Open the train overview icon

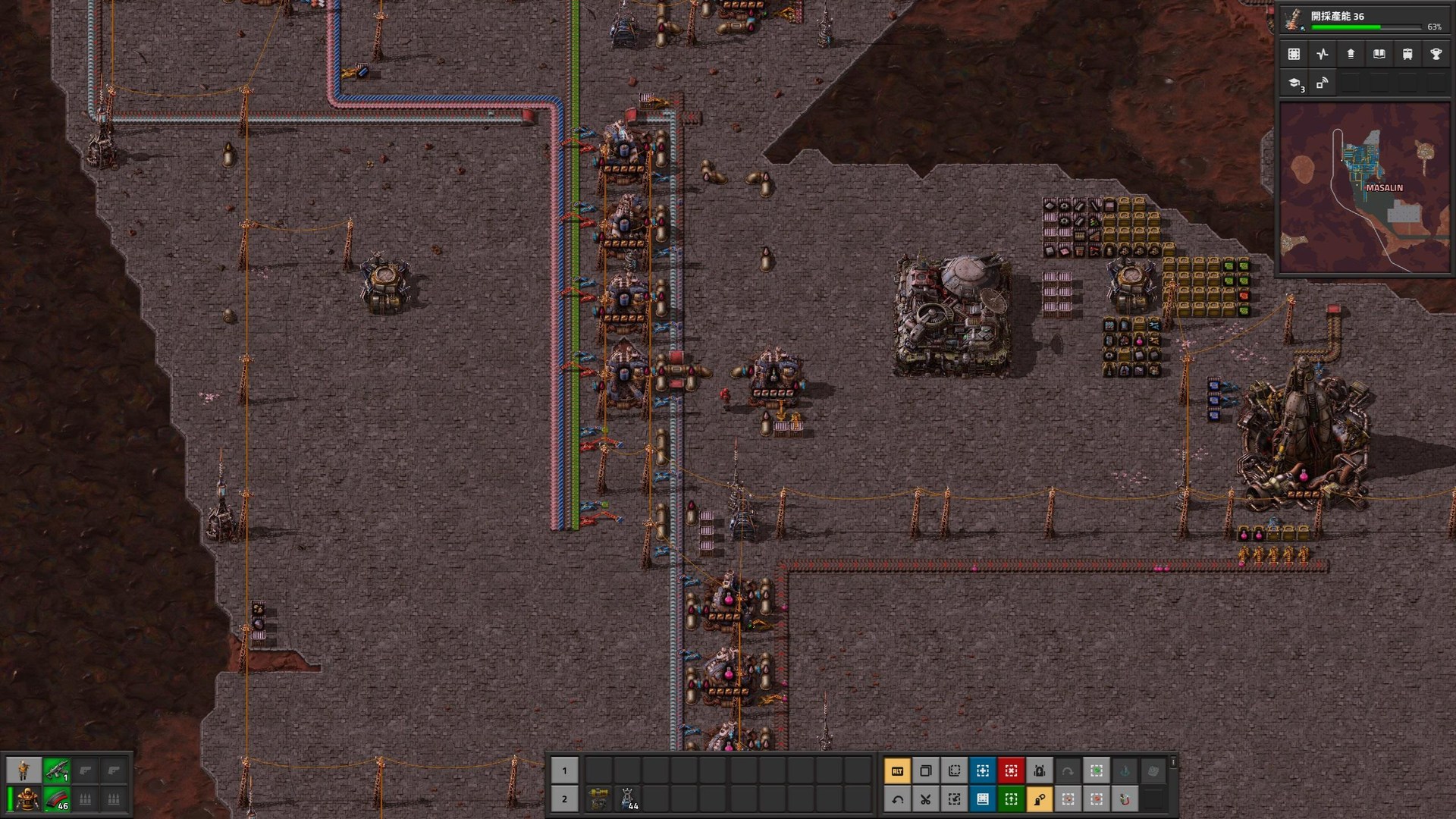[x=1408, y=54]
